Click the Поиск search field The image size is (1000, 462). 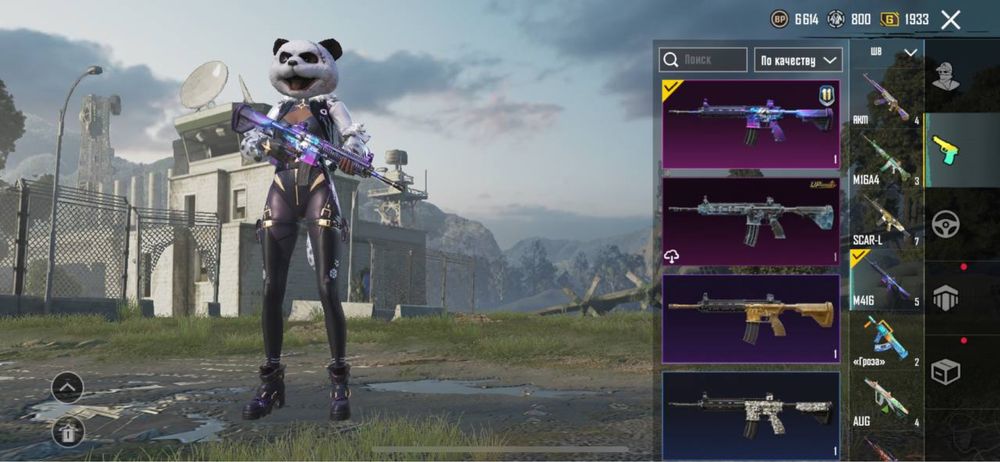(x=703, y=60)
